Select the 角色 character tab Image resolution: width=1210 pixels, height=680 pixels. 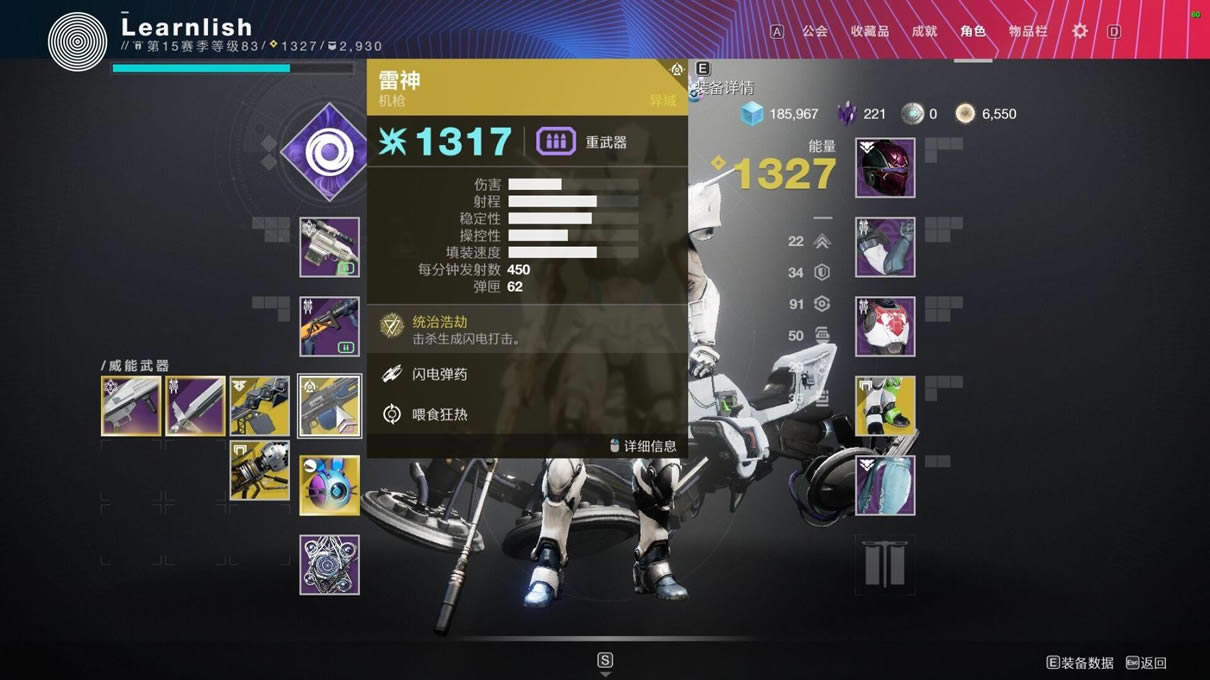click(973, 31)
